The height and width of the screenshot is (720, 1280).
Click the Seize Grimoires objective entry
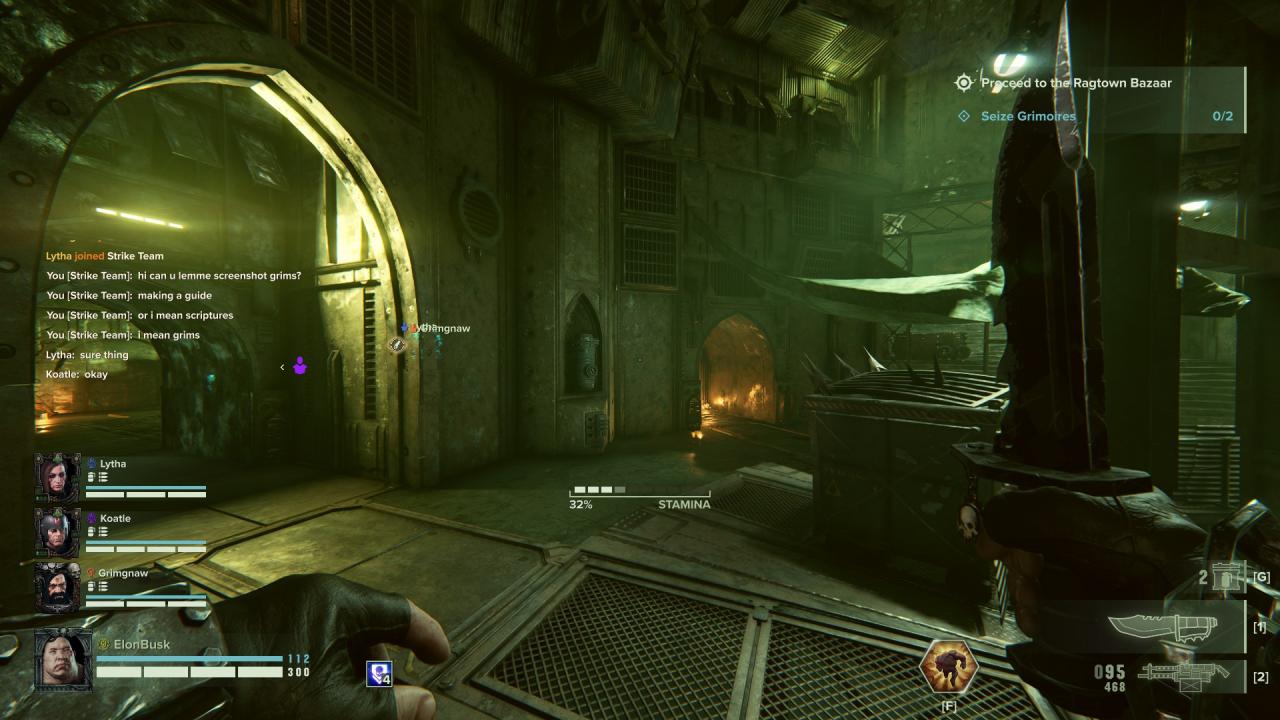click(1028, 116)
